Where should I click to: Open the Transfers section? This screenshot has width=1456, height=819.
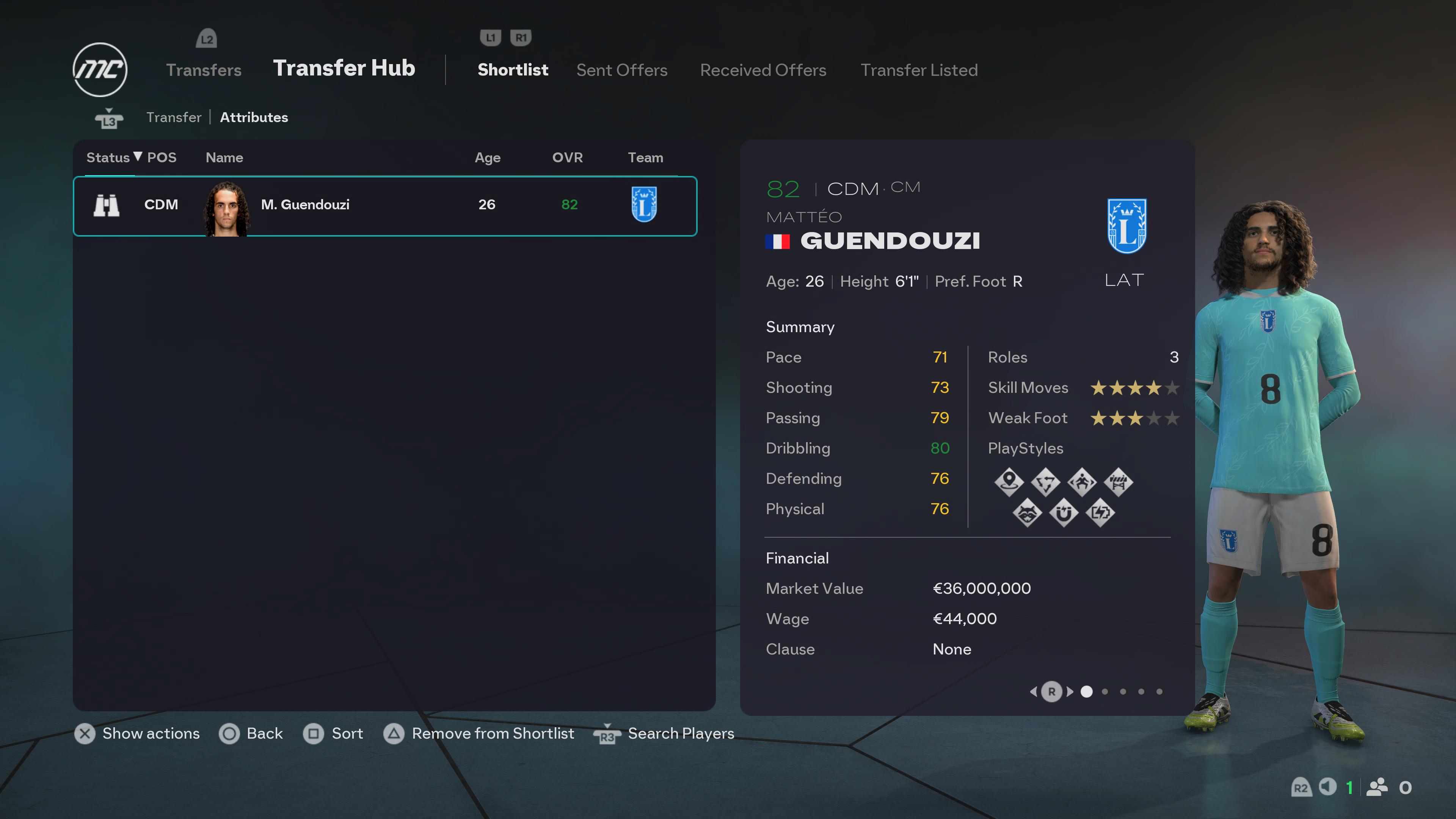tap(204, 70)
